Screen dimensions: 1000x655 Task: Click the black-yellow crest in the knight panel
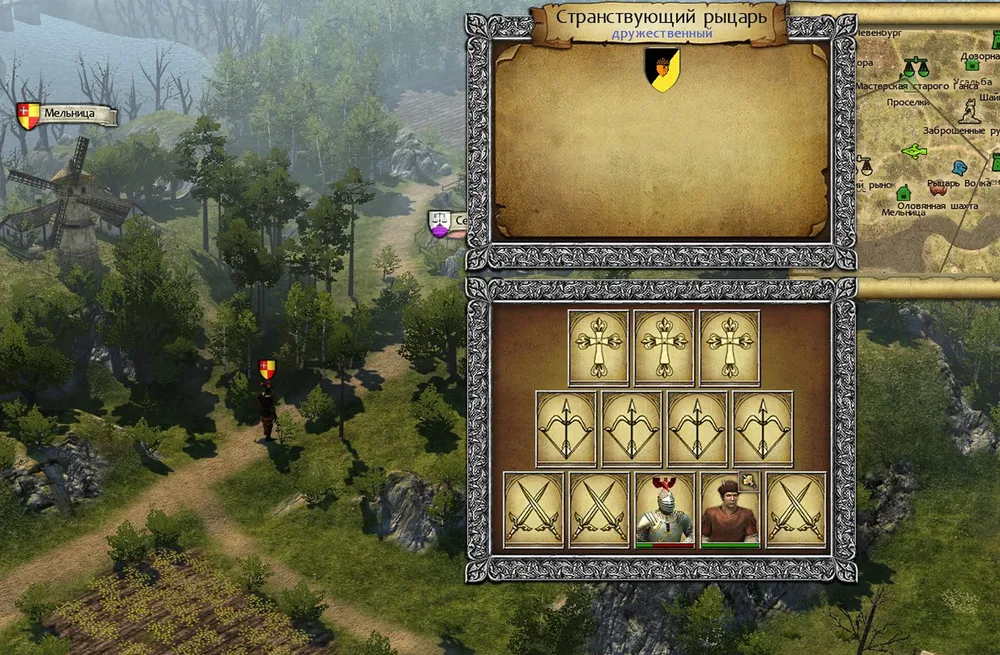point(662,70)
